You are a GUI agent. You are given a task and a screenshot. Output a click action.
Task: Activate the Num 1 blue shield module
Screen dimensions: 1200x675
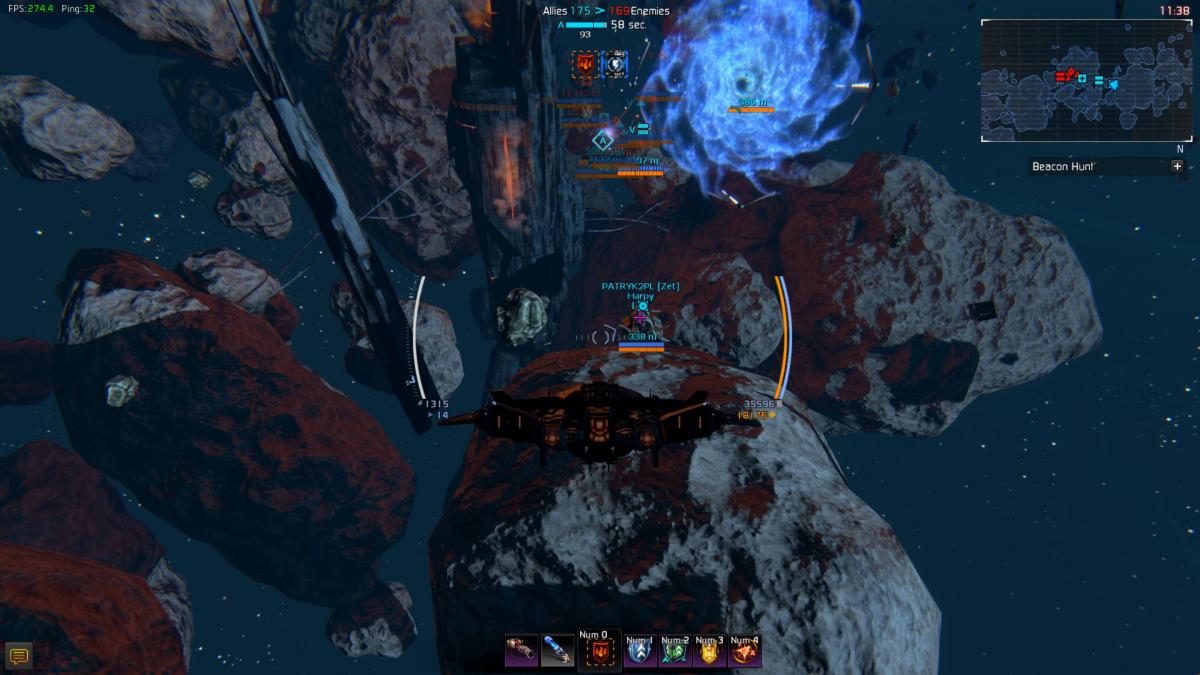pos(638,653)
